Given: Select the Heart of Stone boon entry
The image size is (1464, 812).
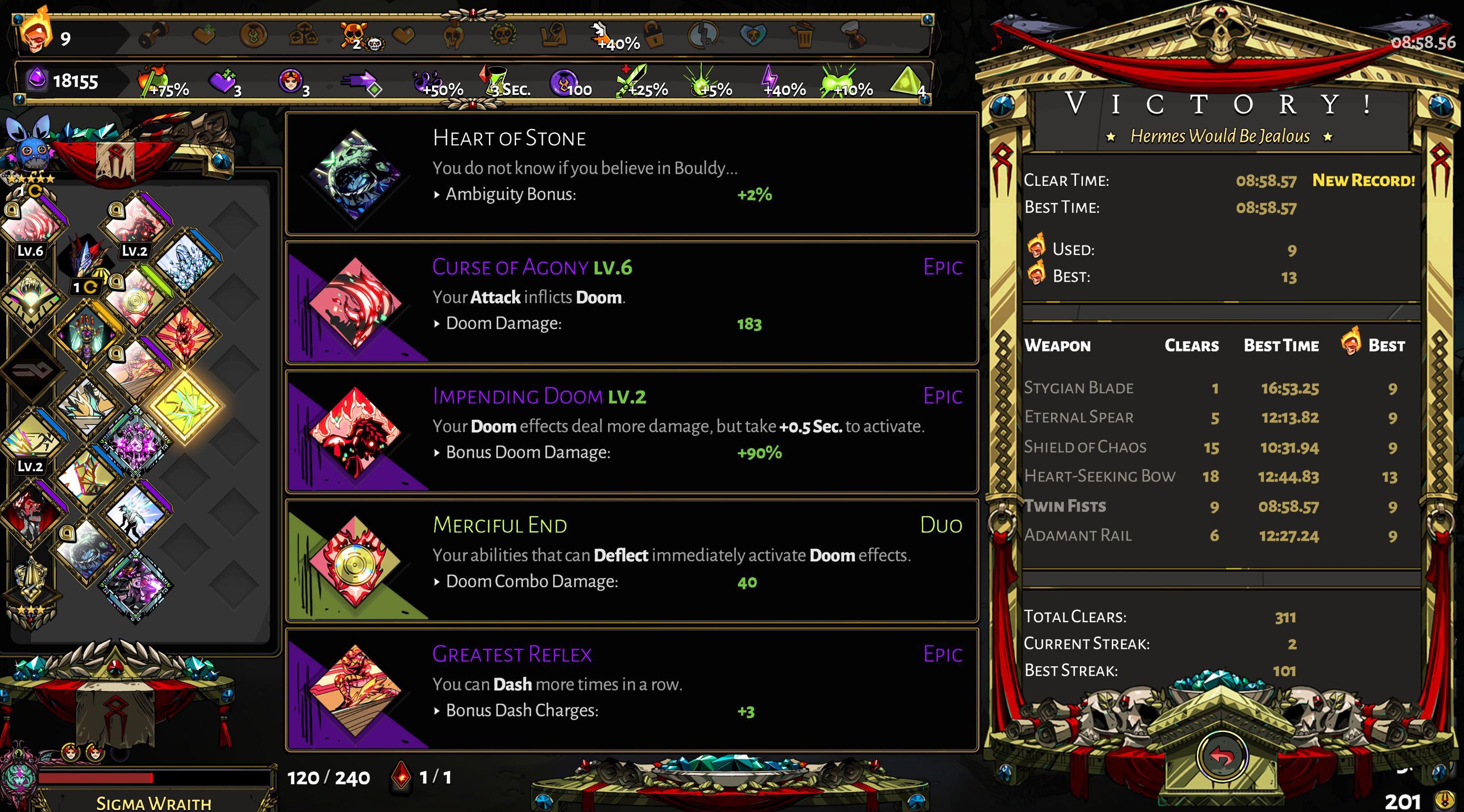Looking at the screenshot, I should [631, 173].
